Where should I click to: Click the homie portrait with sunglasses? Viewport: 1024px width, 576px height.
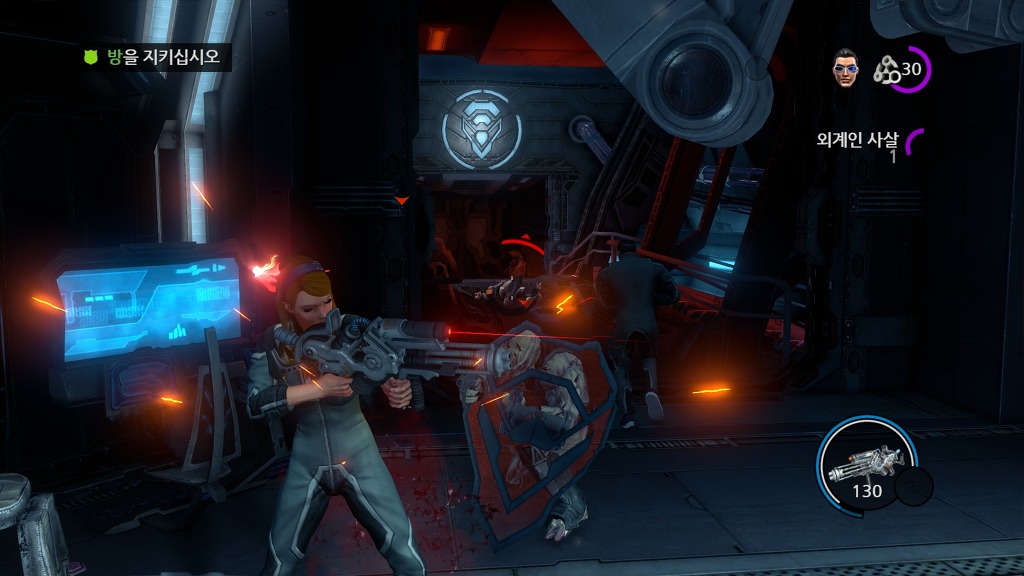846,66
